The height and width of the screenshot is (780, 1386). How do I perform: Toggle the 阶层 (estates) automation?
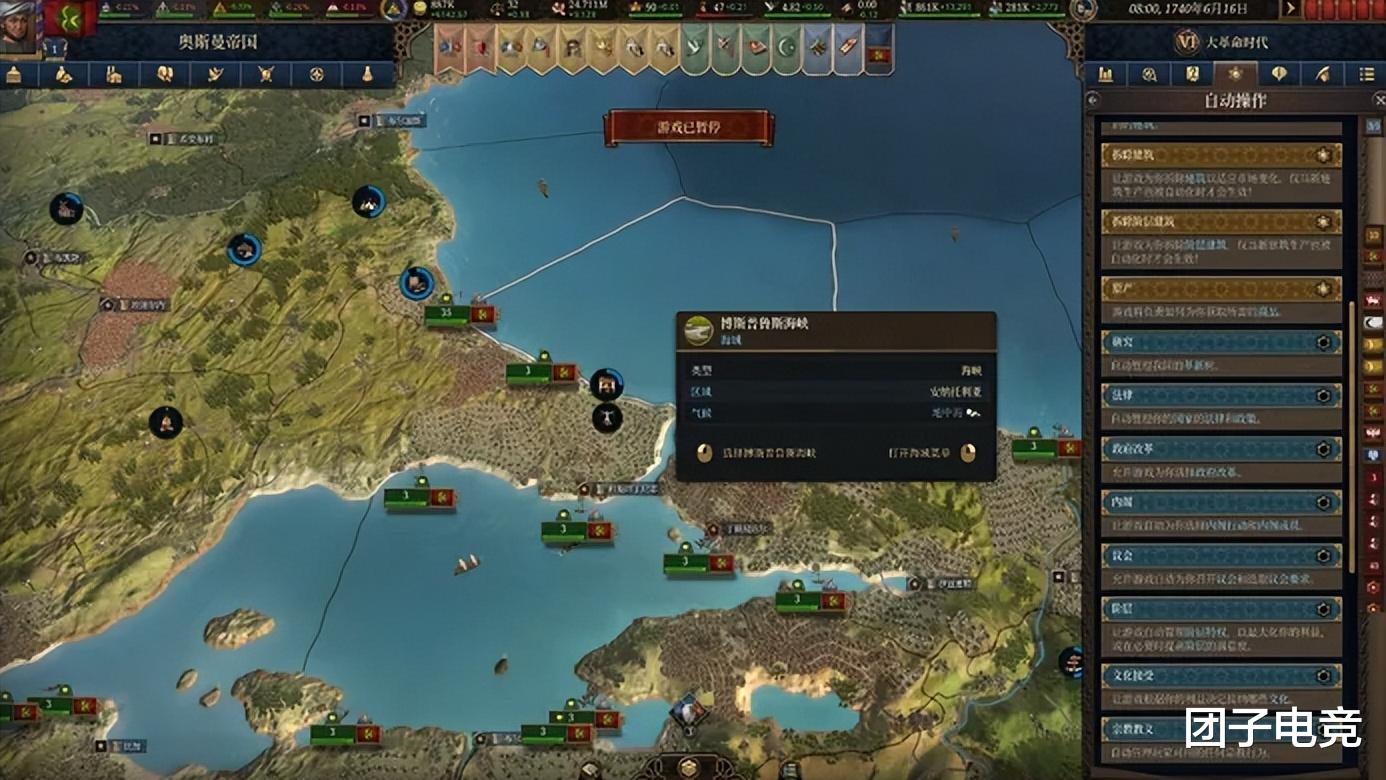(1324, 610)
